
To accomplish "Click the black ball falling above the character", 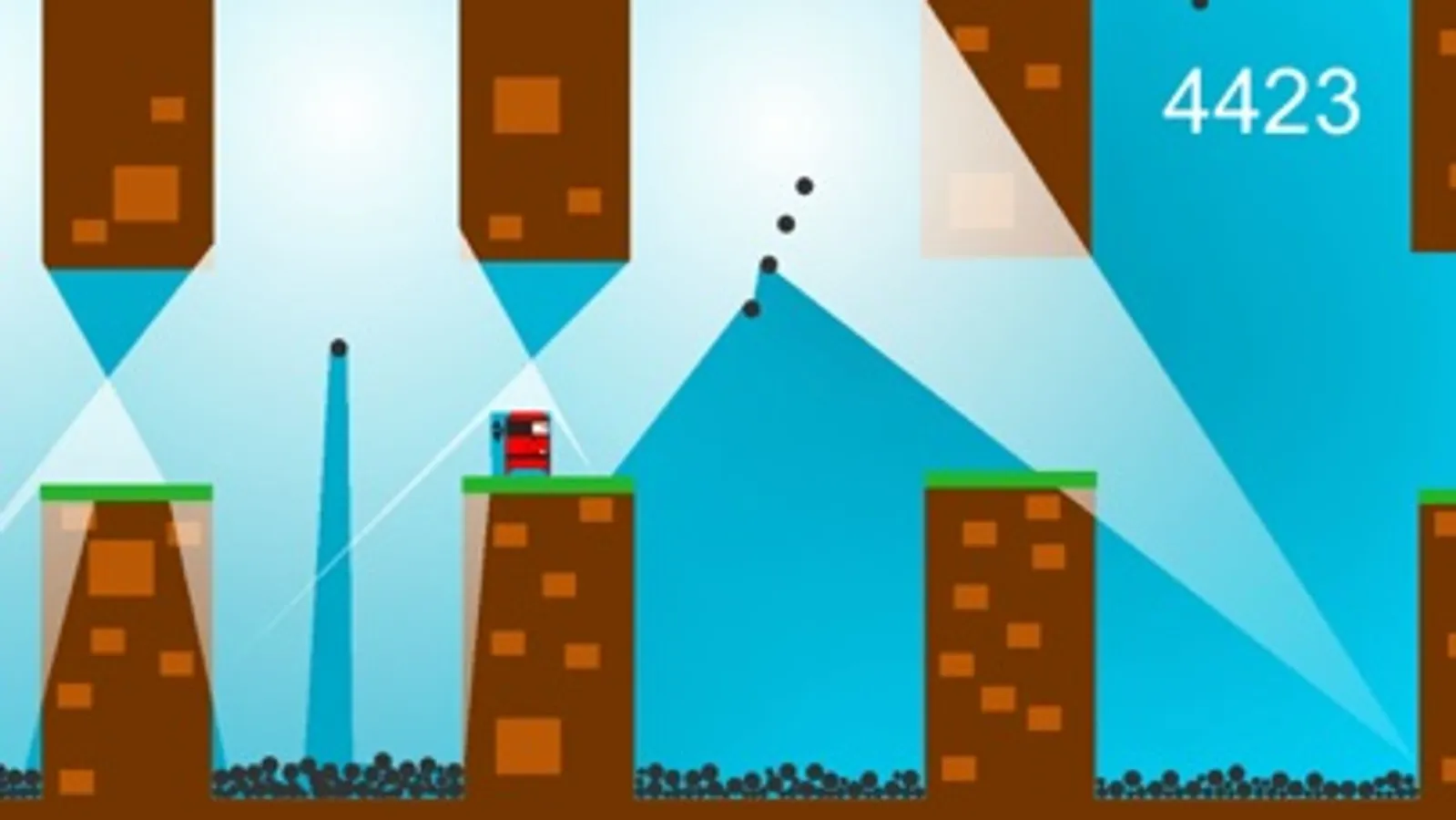I will pos(339,347).
